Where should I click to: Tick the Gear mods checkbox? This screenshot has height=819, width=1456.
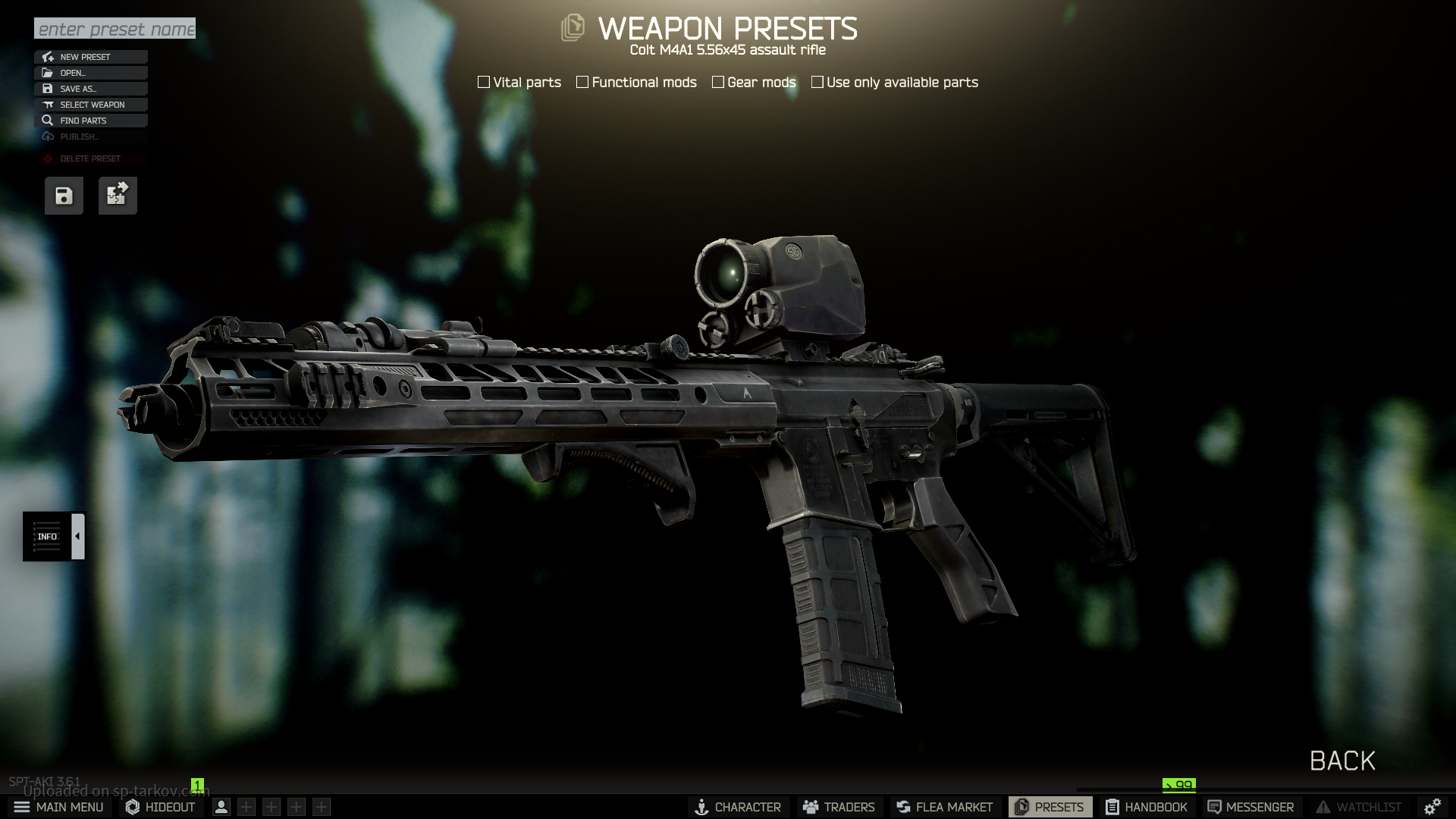(718, 82)
